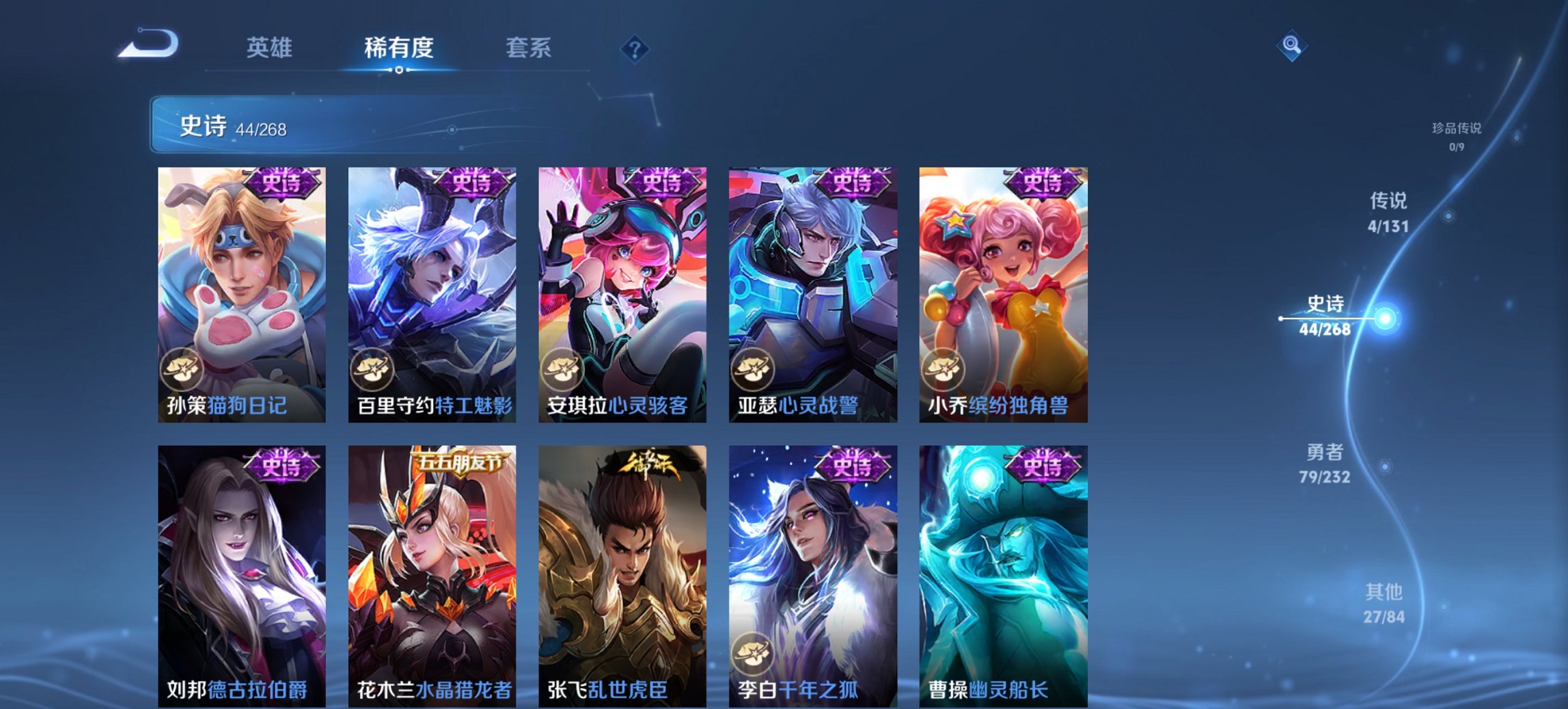The image size is (1568, 709).
Task: Select the 稀有度 tab
Action: tap(398, 48)
